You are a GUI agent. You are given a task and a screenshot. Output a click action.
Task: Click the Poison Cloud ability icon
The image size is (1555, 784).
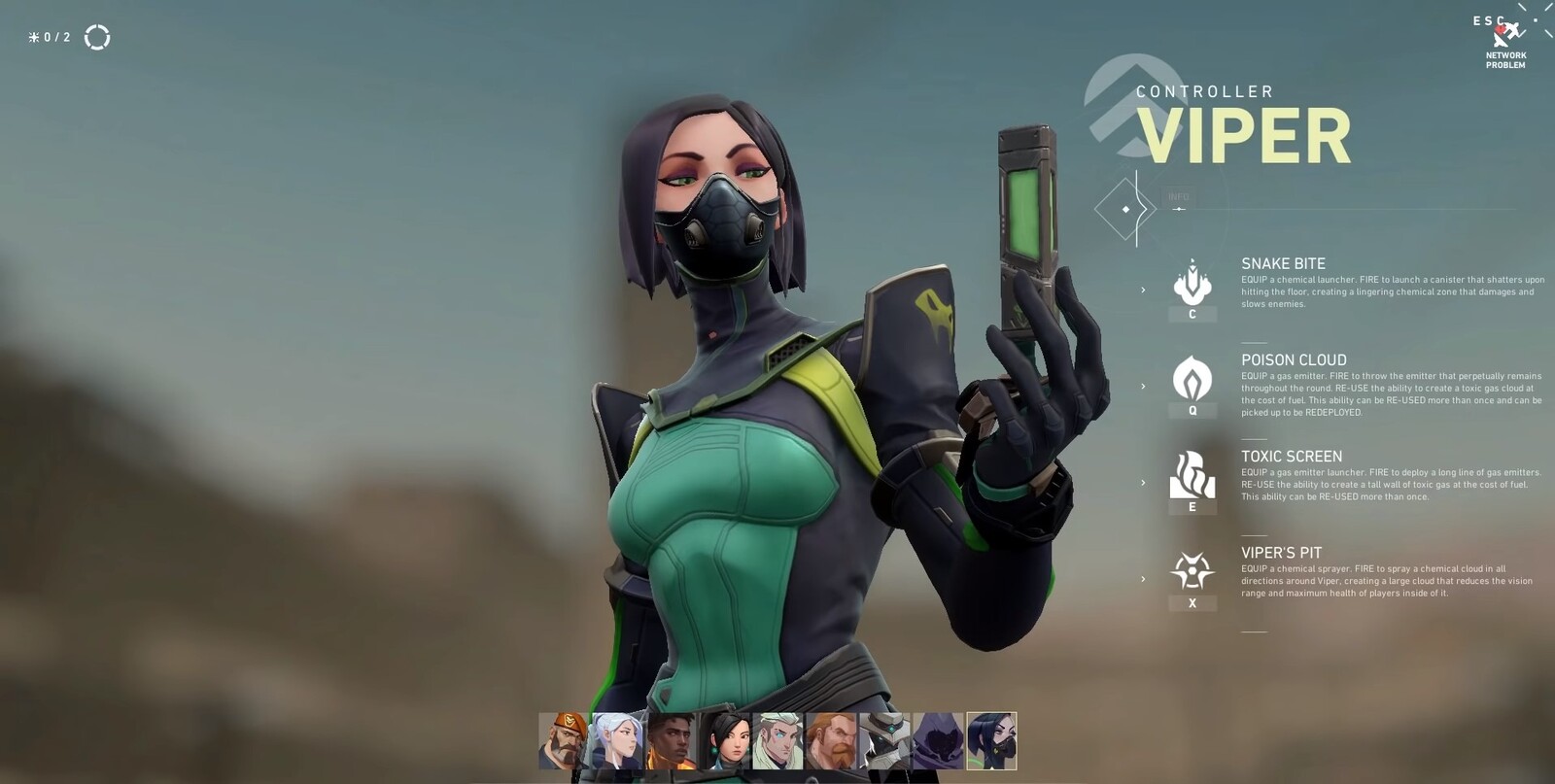pos(1193,379)
